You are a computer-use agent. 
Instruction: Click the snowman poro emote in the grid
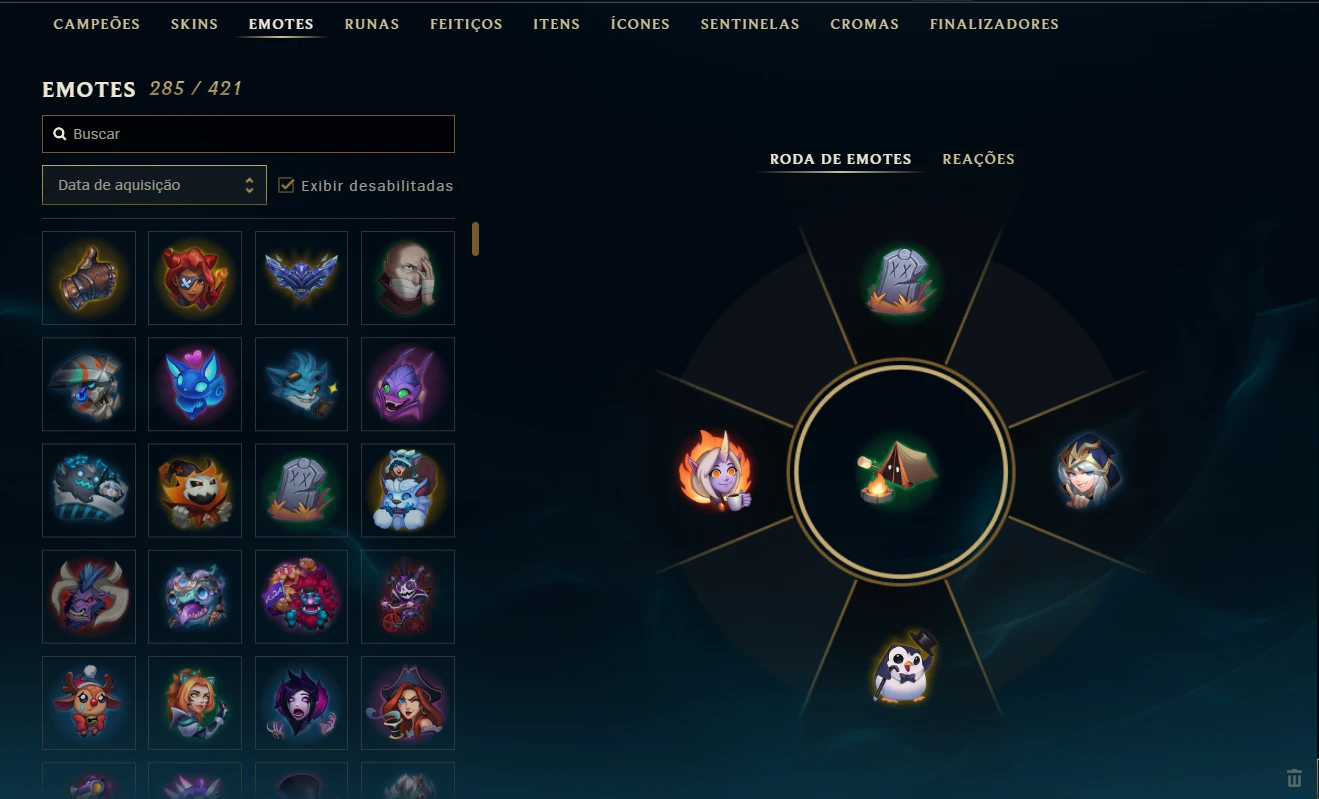[x=407, y=490]
